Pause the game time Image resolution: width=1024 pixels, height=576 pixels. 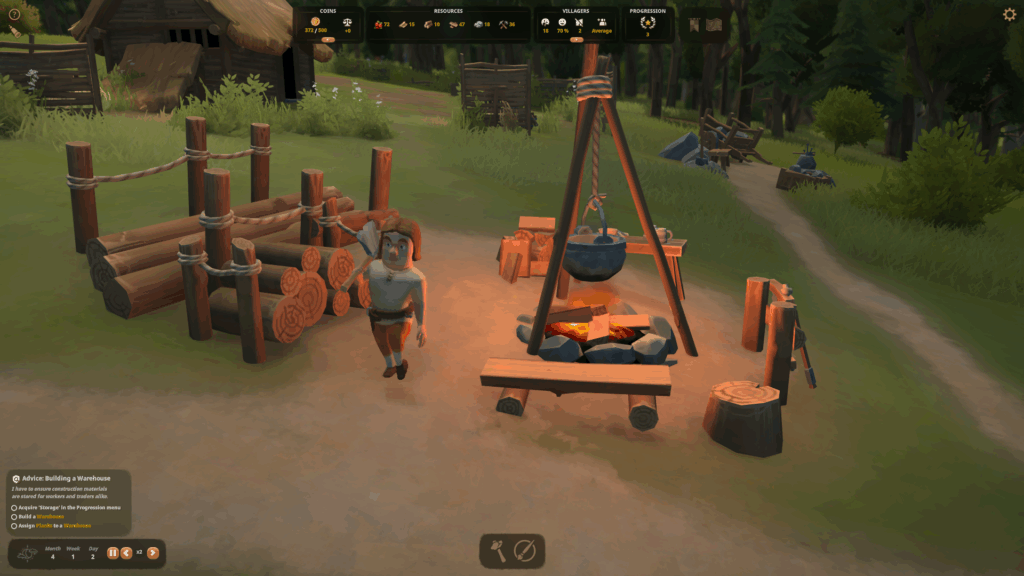(x=113, y=553)
